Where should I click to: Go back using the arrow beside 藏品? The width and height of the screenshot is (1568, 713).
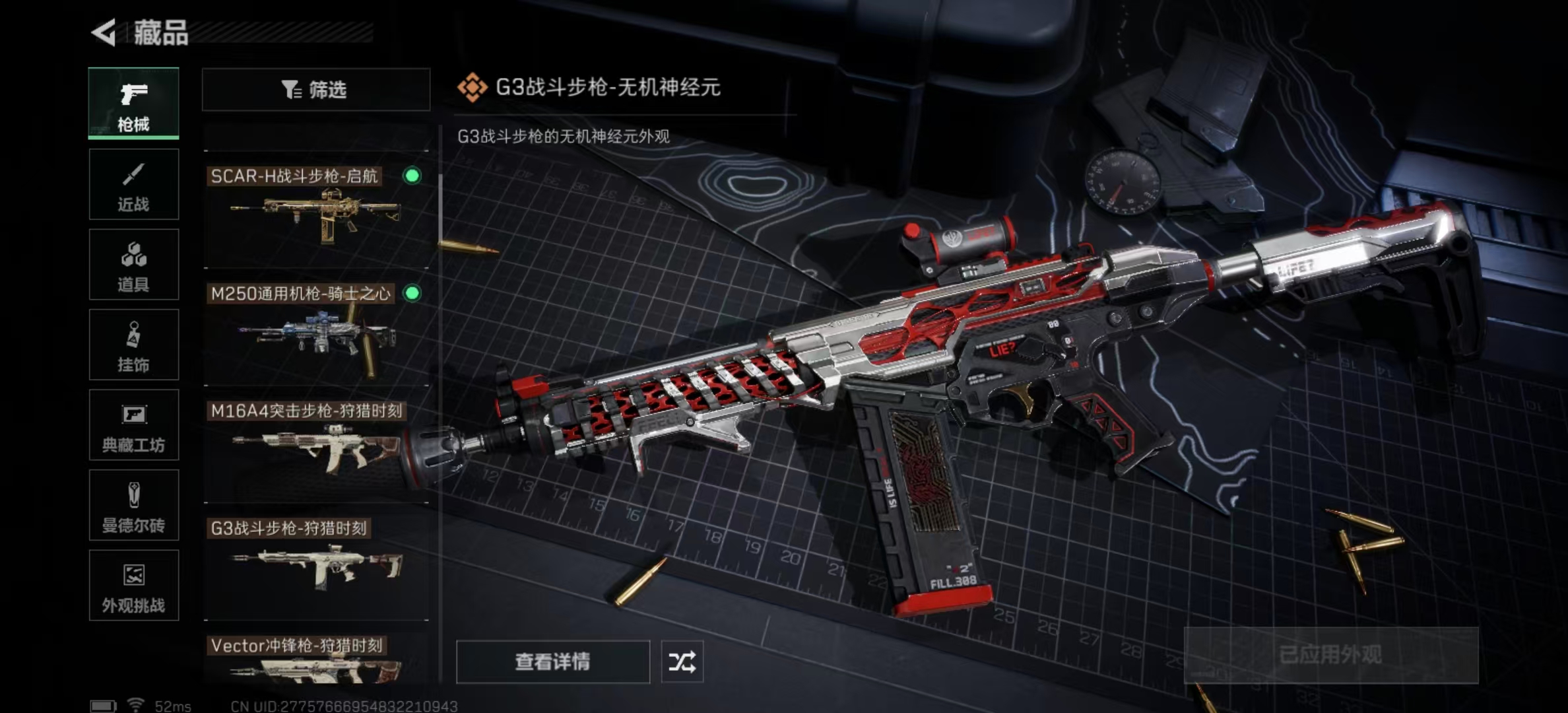pos(104,32)
